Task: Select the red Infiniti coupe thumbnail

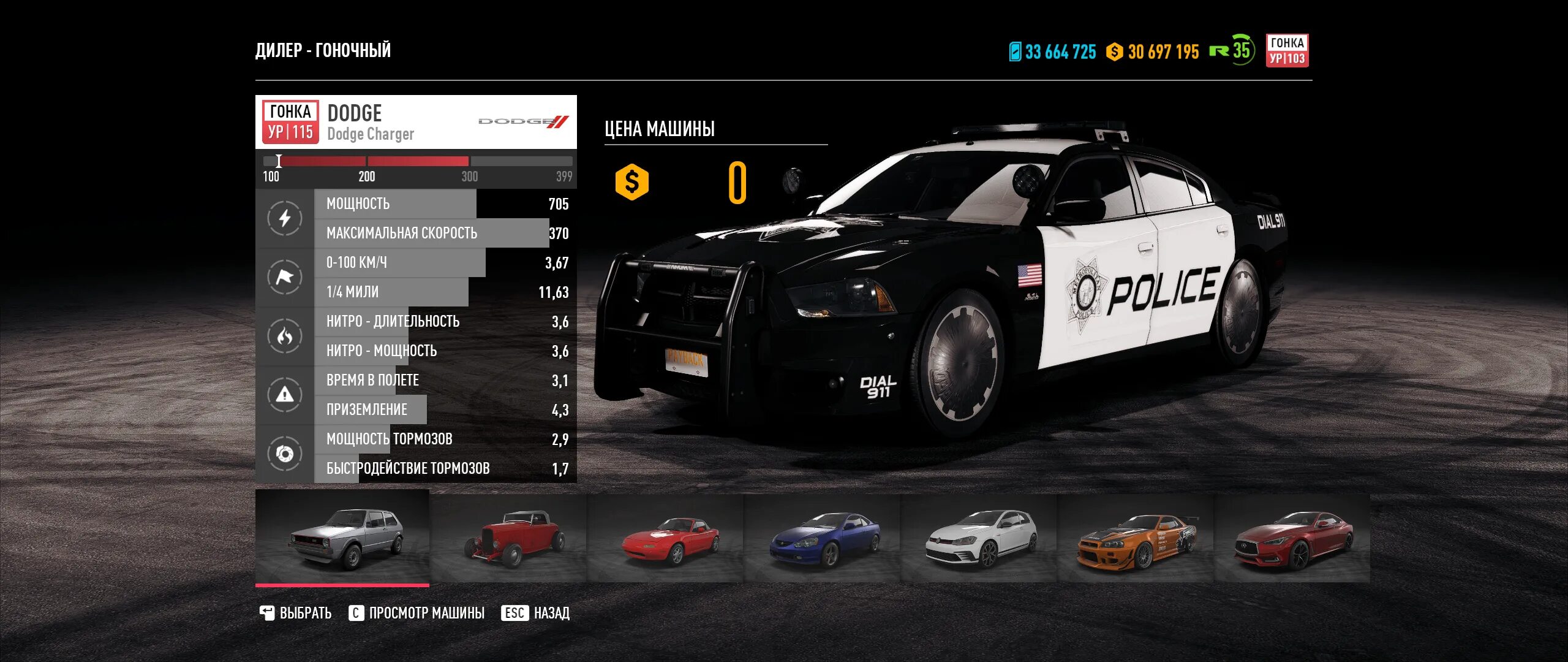Action: [x=1292, y=538]
